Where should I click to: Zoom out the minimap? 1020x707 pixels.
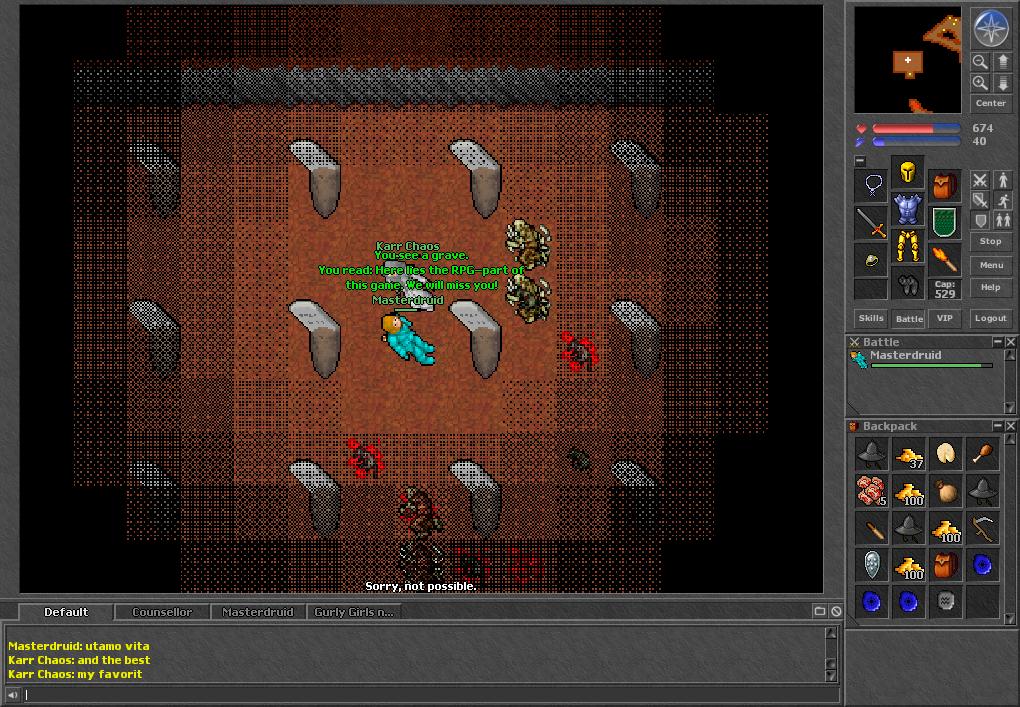(981, 62)
